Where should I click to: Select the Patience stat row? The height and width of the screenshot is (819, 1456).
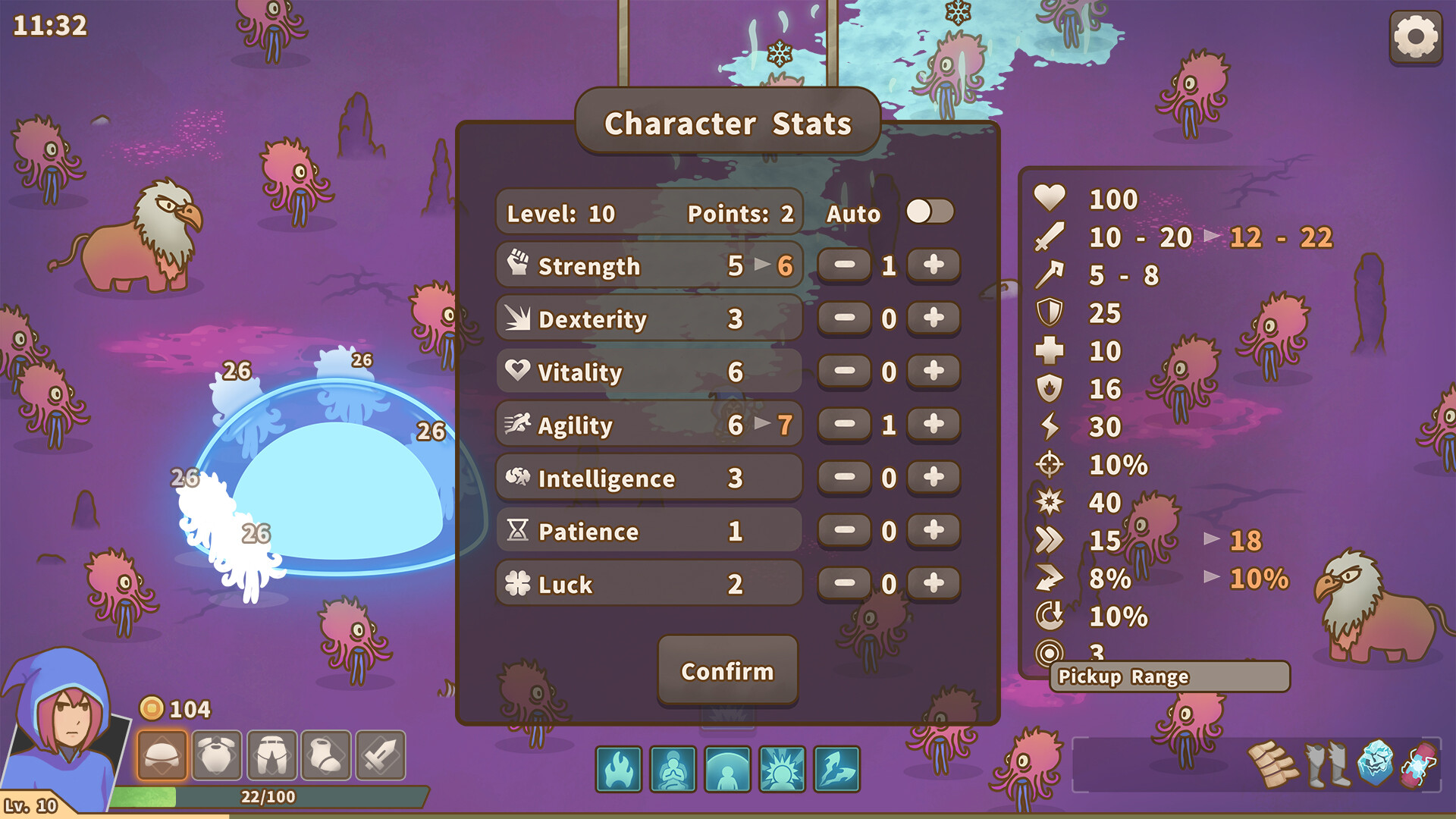coord(648,531)
